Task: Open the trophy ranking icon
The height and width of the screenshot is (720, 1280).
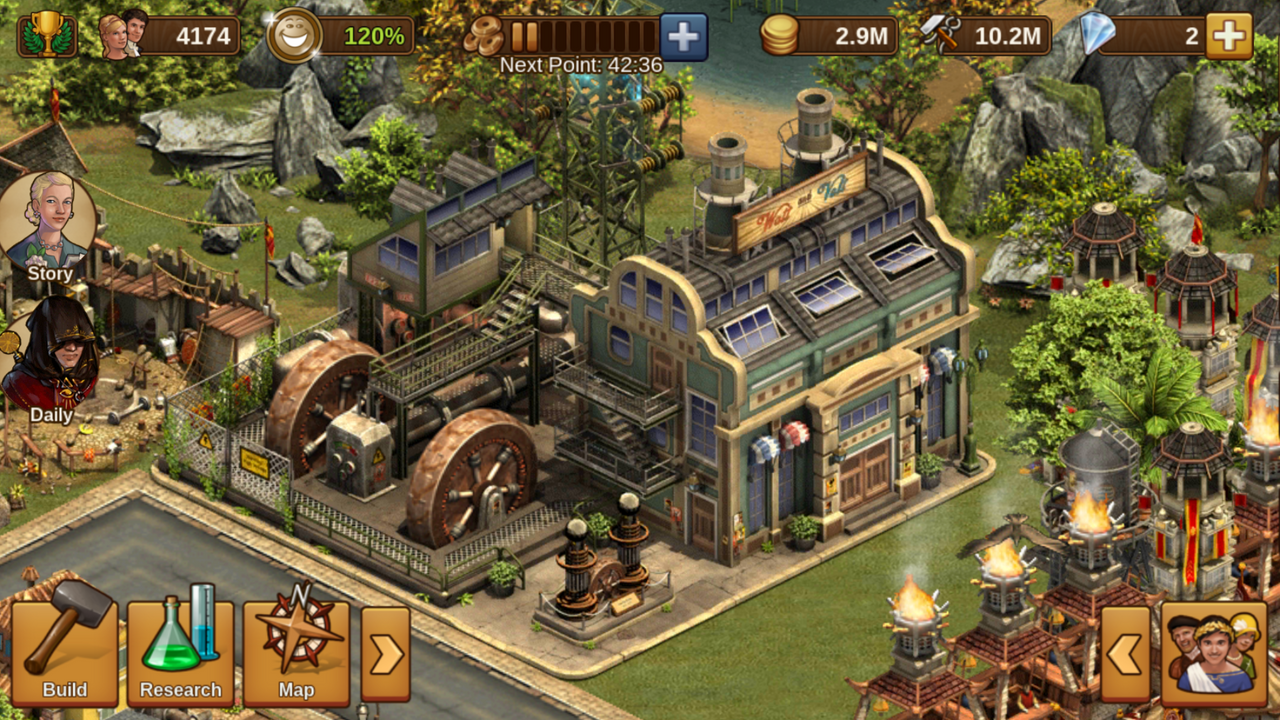Action: pos(46,35)
